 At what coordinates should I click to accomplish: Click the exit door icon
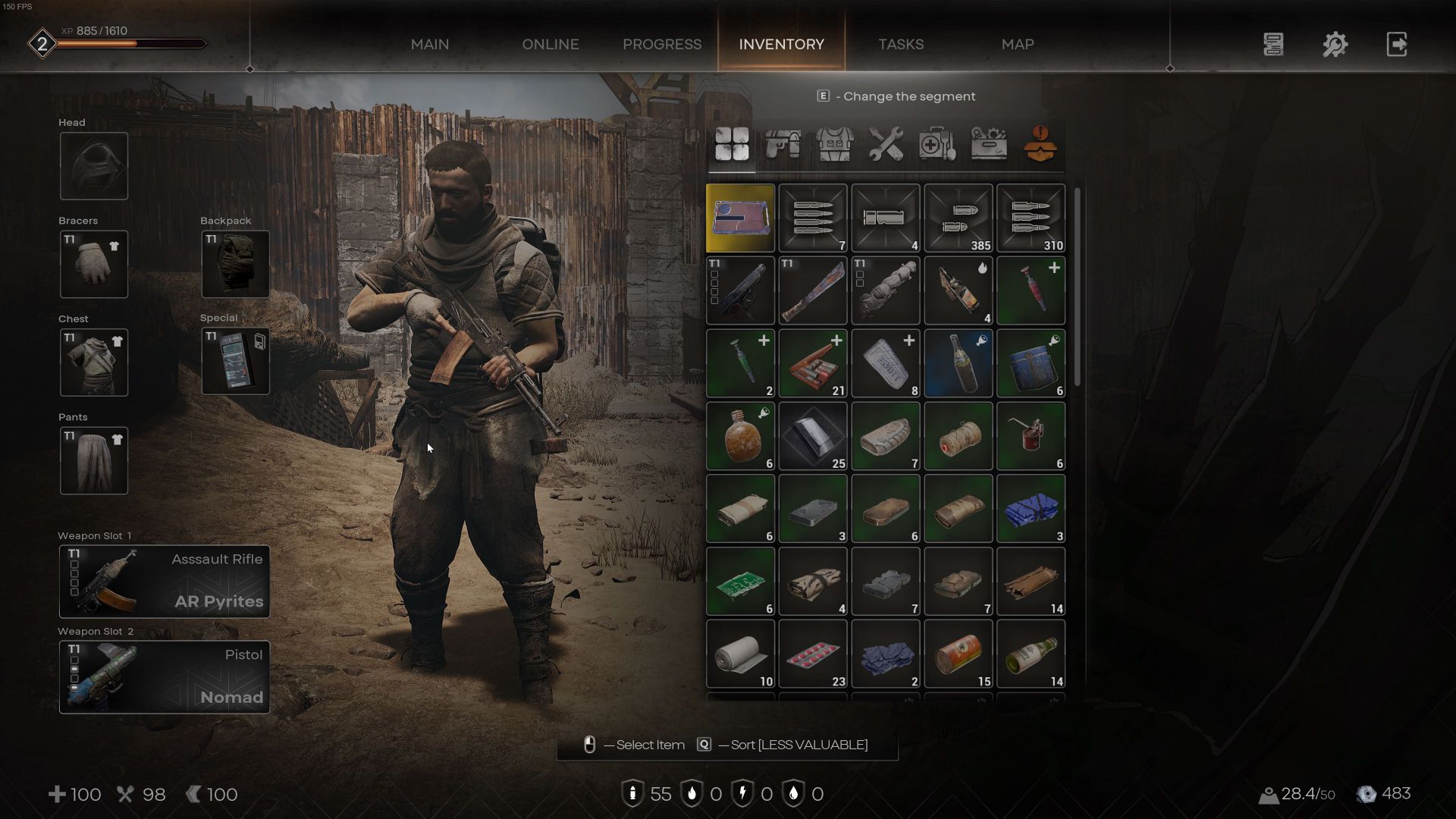[x=1396, y=44]
